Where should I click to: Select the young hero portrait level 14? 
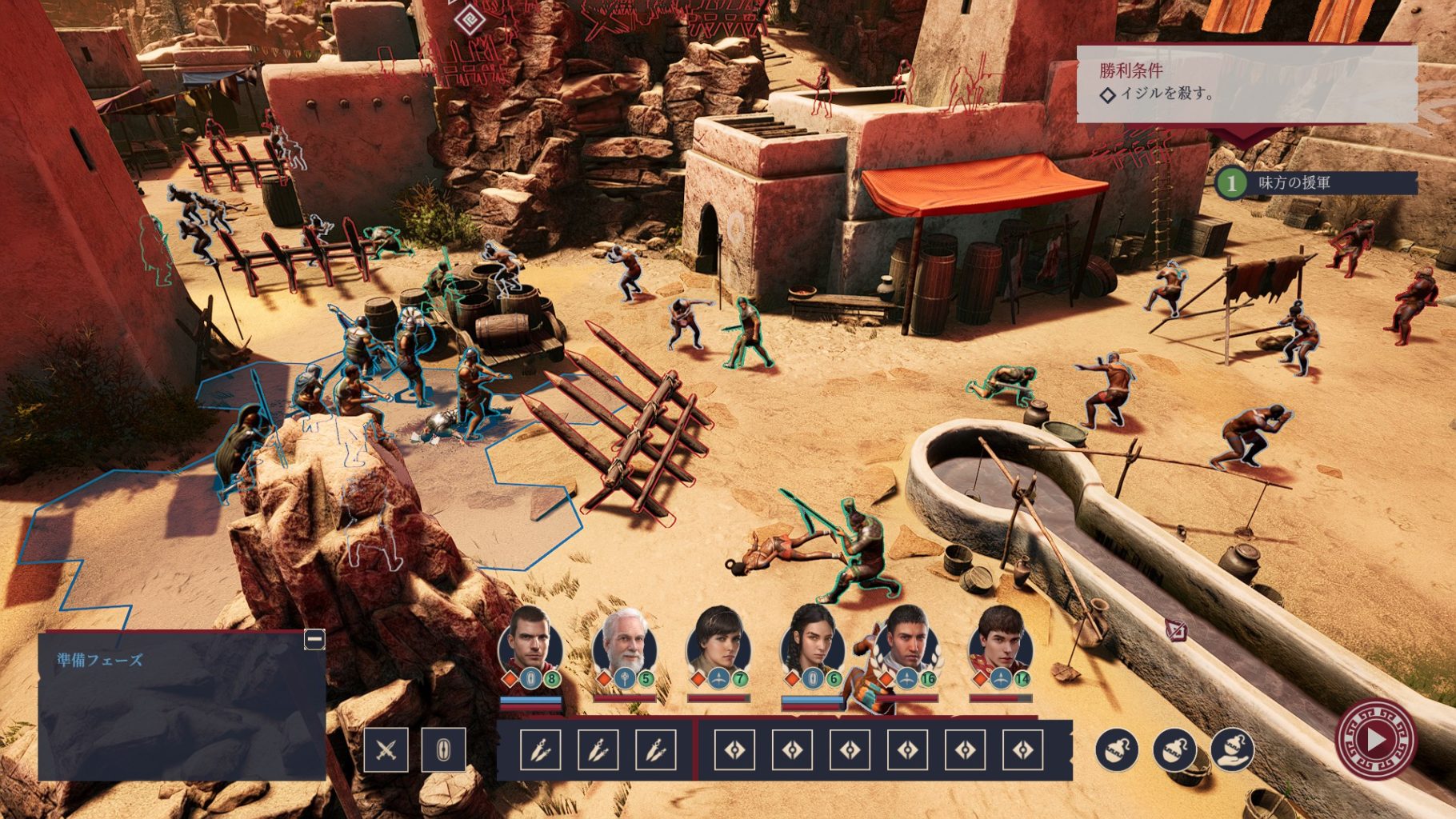[x=1000, y=644]
